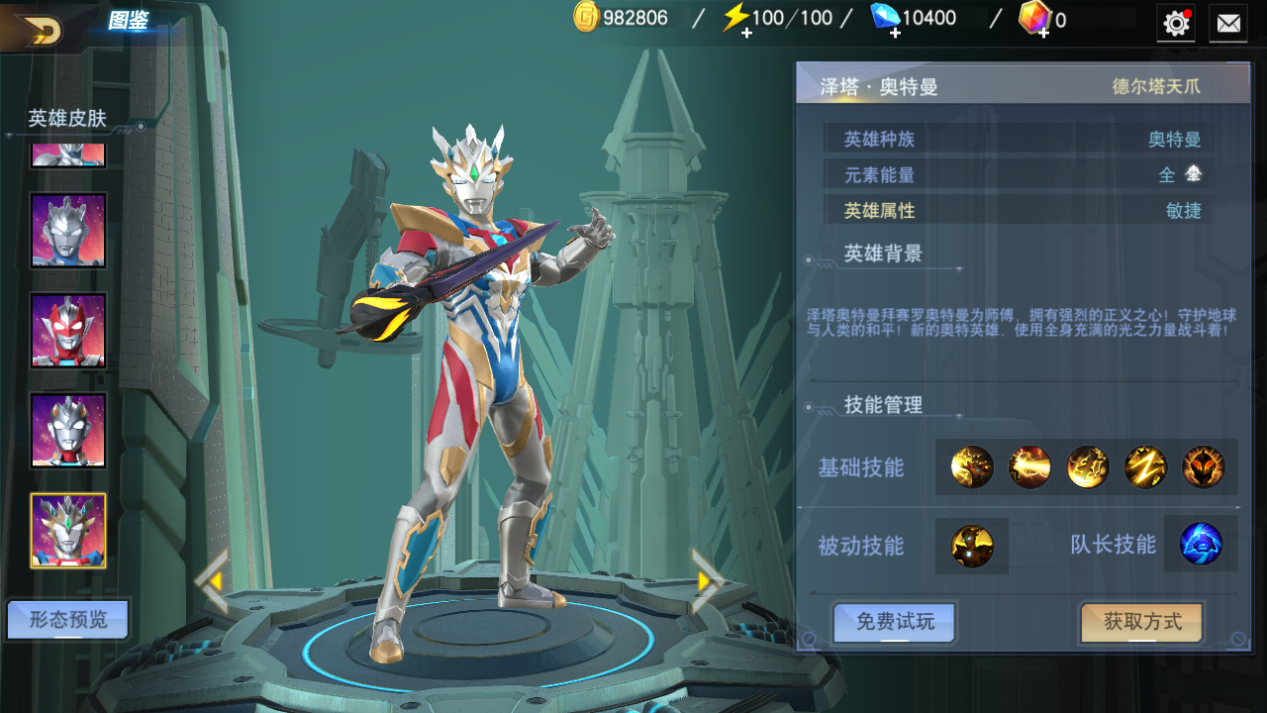View the passive skill icon

point(972,546)
